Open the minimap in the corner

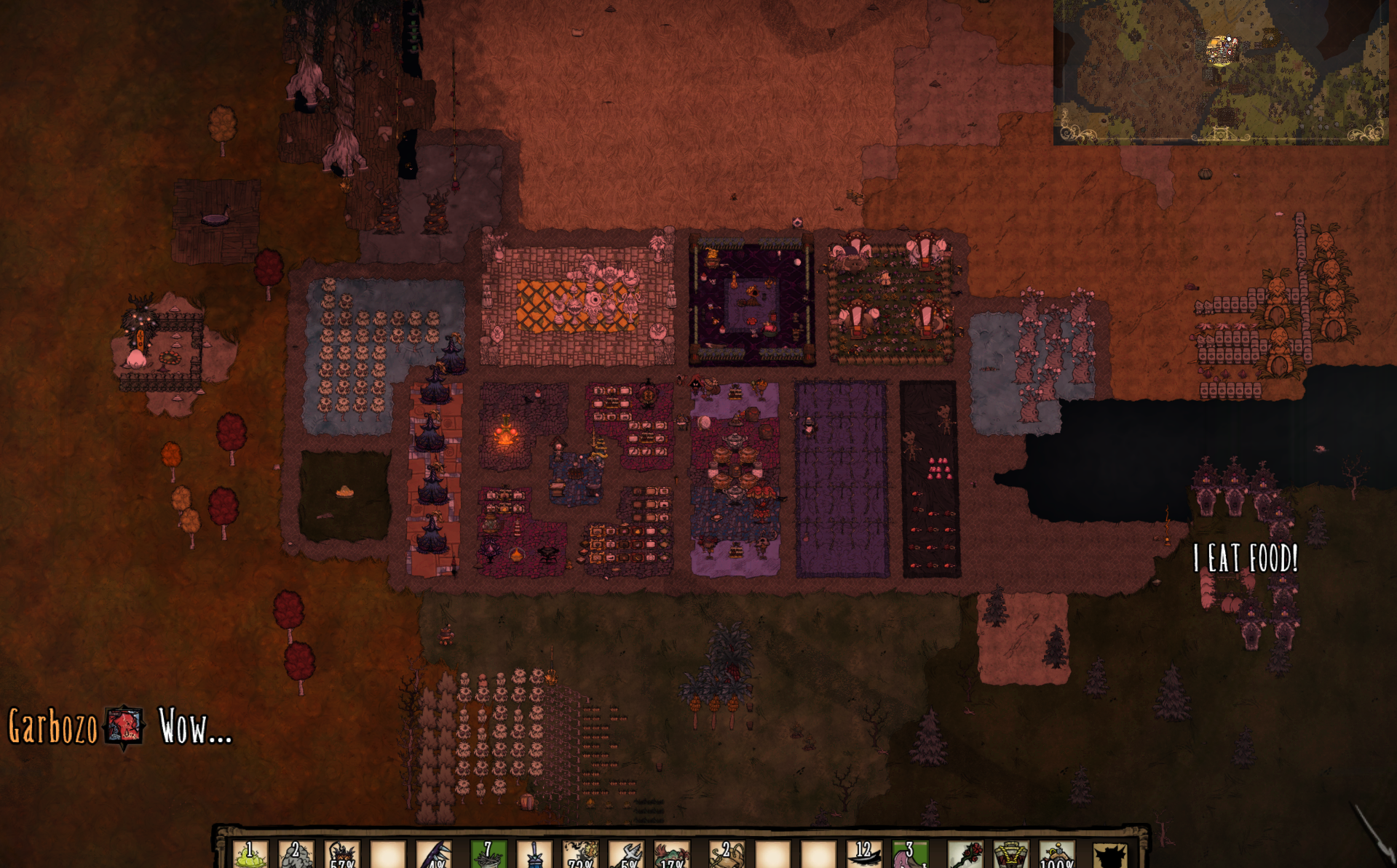click(1220, 71)
